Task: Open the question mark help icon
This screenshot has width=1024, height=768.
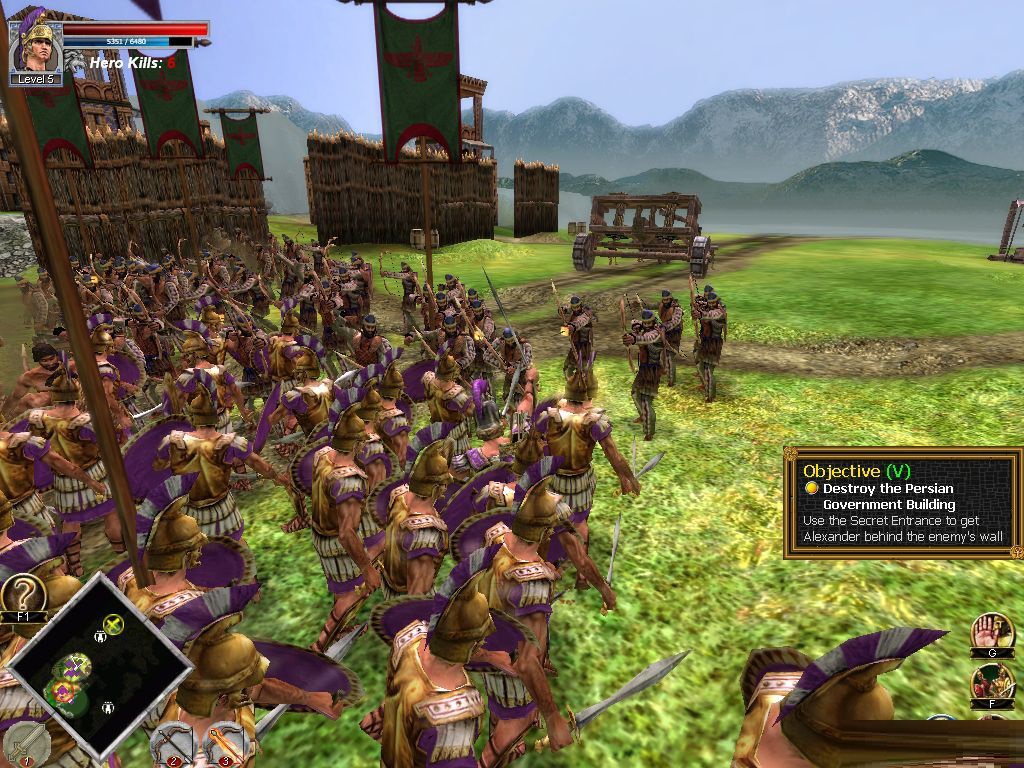Action: point(24,594)
